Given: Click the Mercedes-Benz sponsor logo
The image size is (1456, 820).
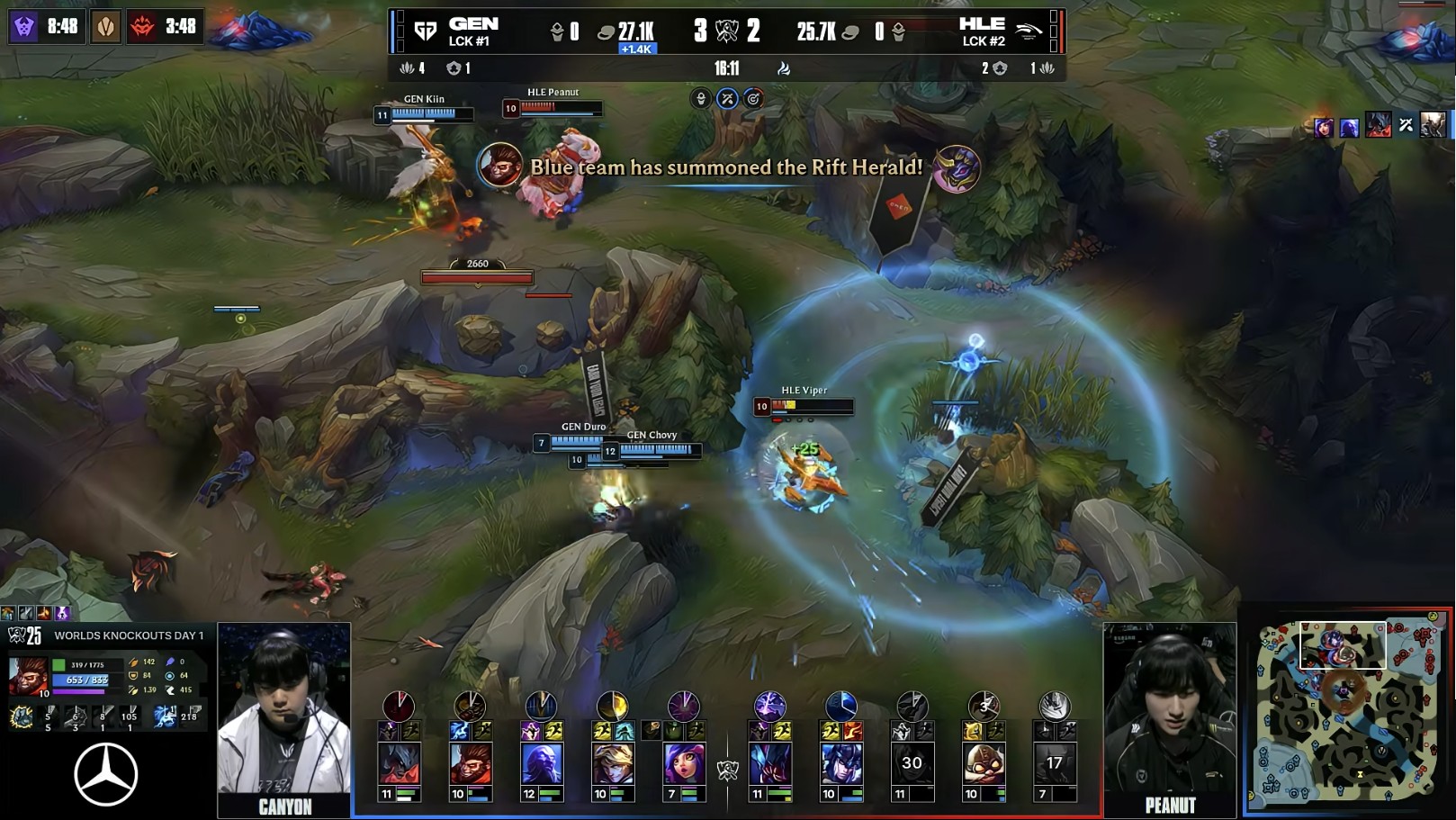Looking at the screenshot, I should (106, 774).
